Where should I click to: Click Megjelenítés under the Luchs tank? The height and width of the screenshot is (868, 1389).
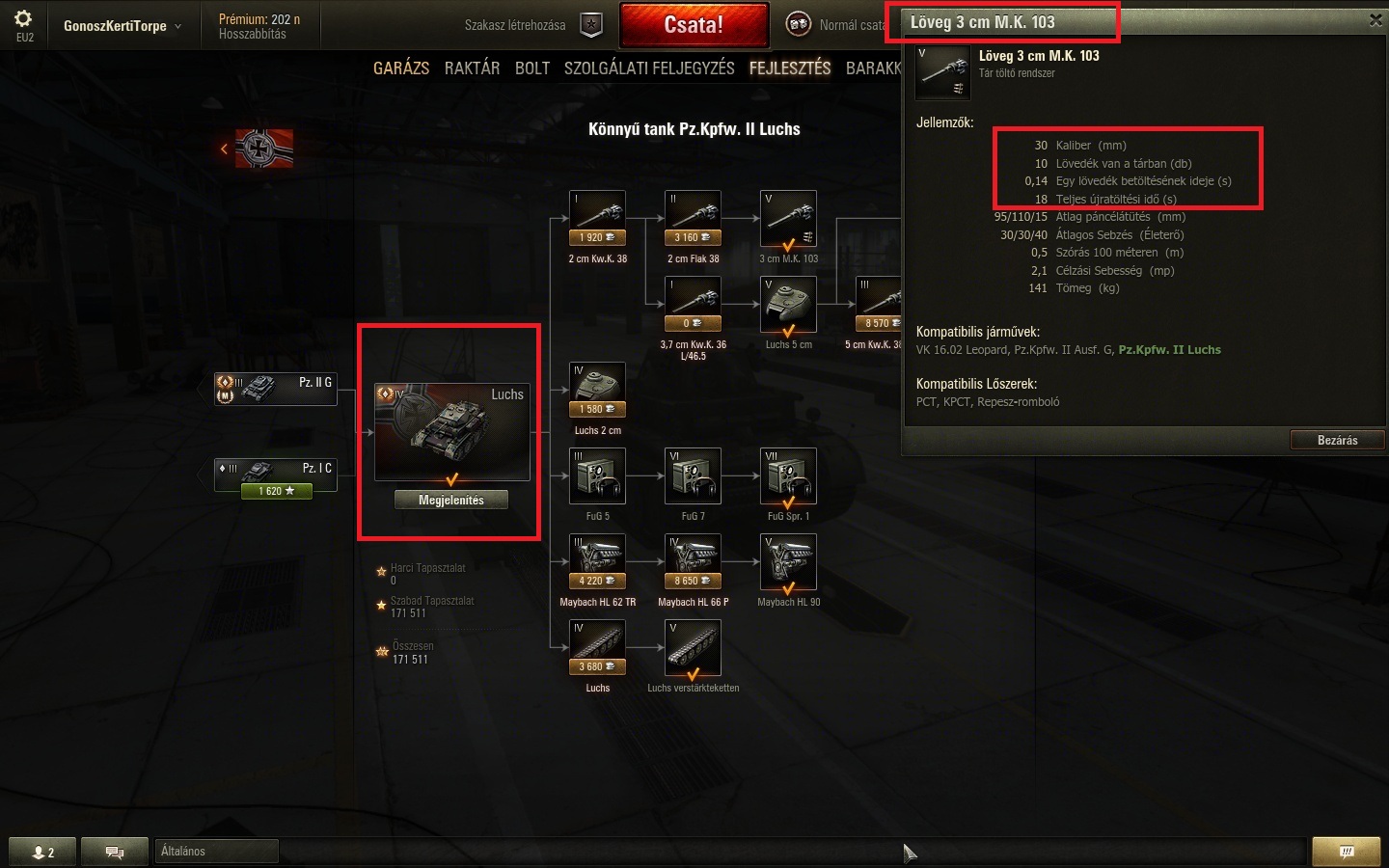[451, 500]
